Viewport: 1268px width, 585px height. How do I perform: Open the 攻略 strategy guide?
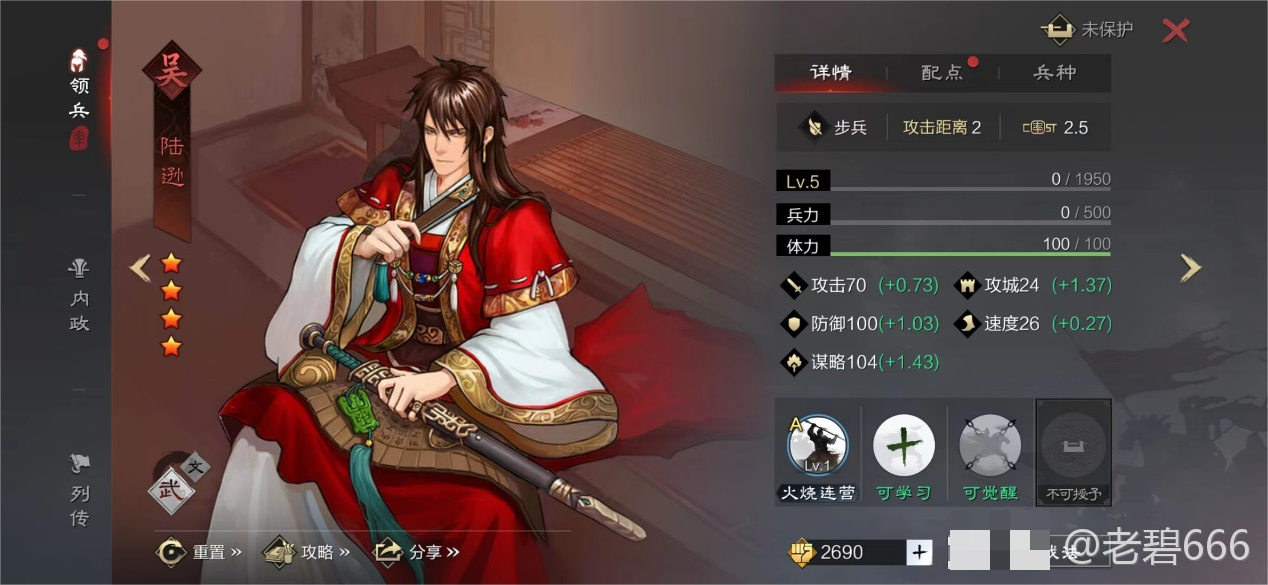308,552
